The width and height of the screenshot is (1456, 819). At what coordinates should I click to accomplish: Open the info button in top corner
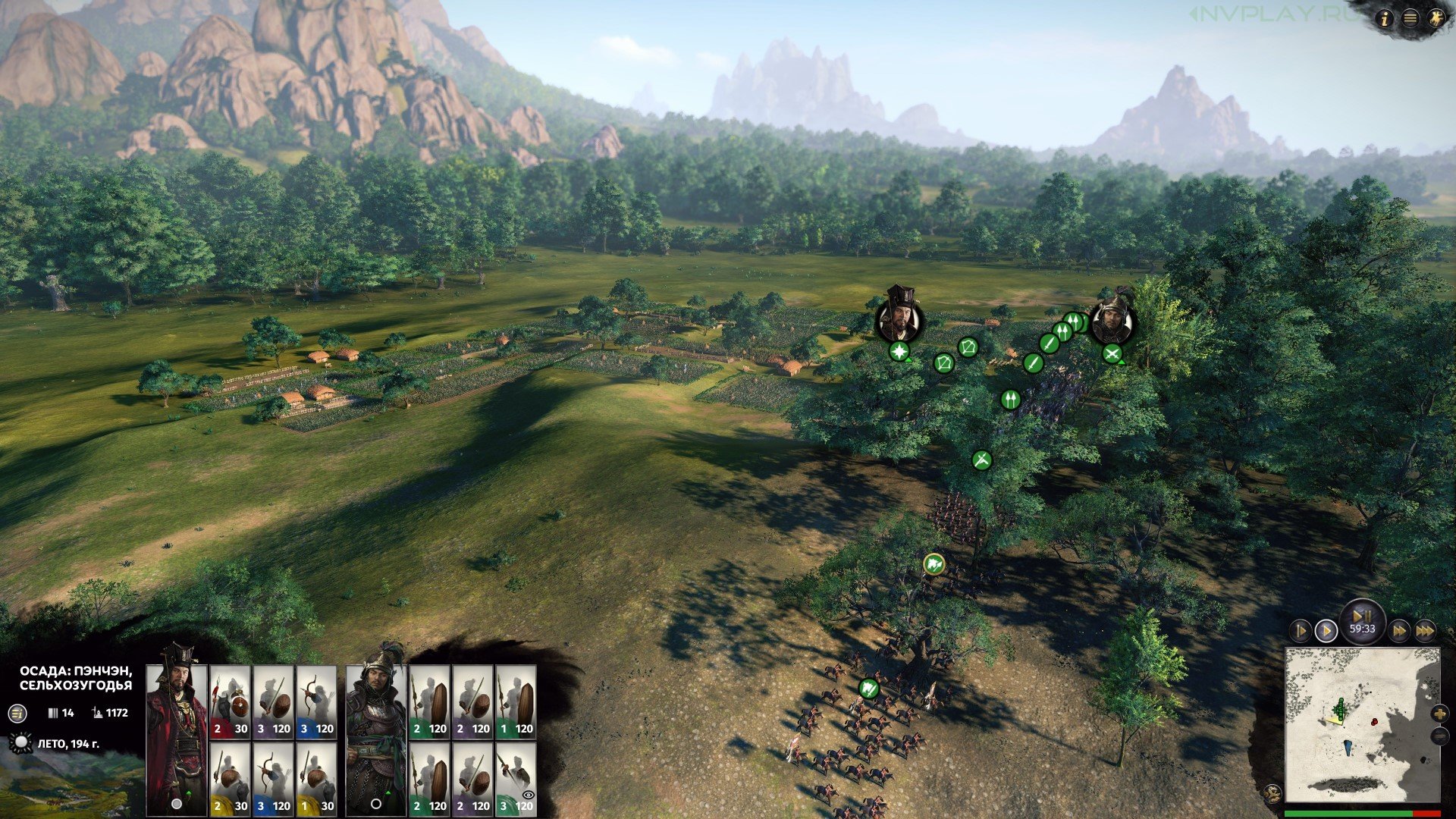[1385, 19]
